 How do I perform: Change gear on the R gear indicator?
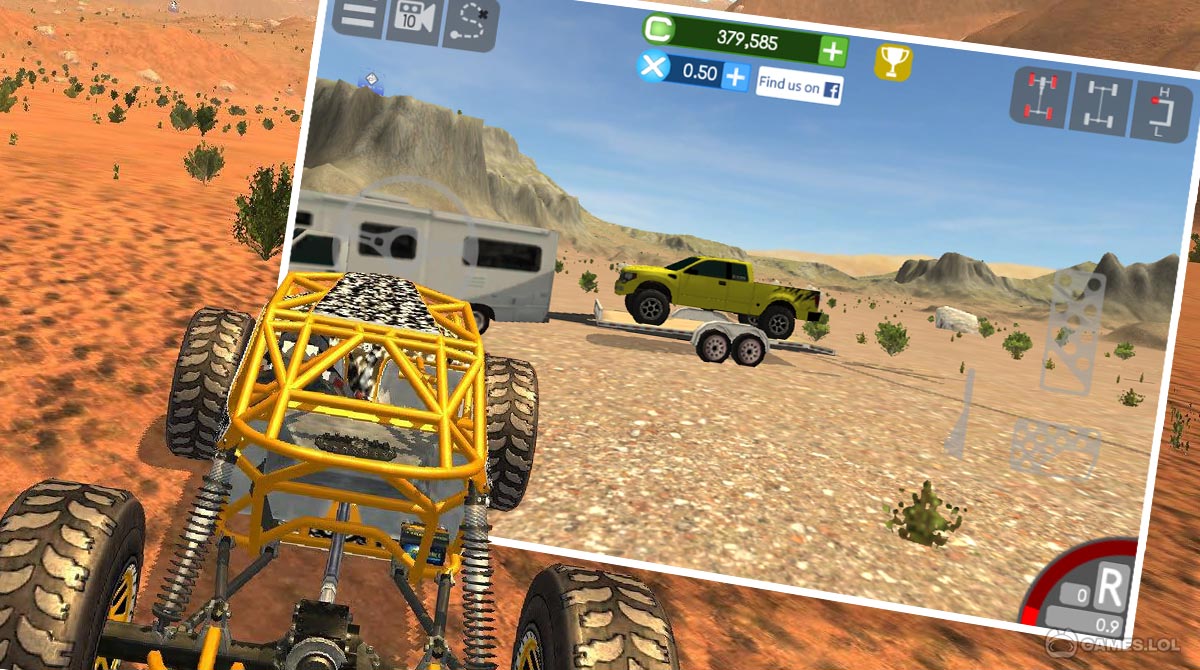(x=1110, y=588)
